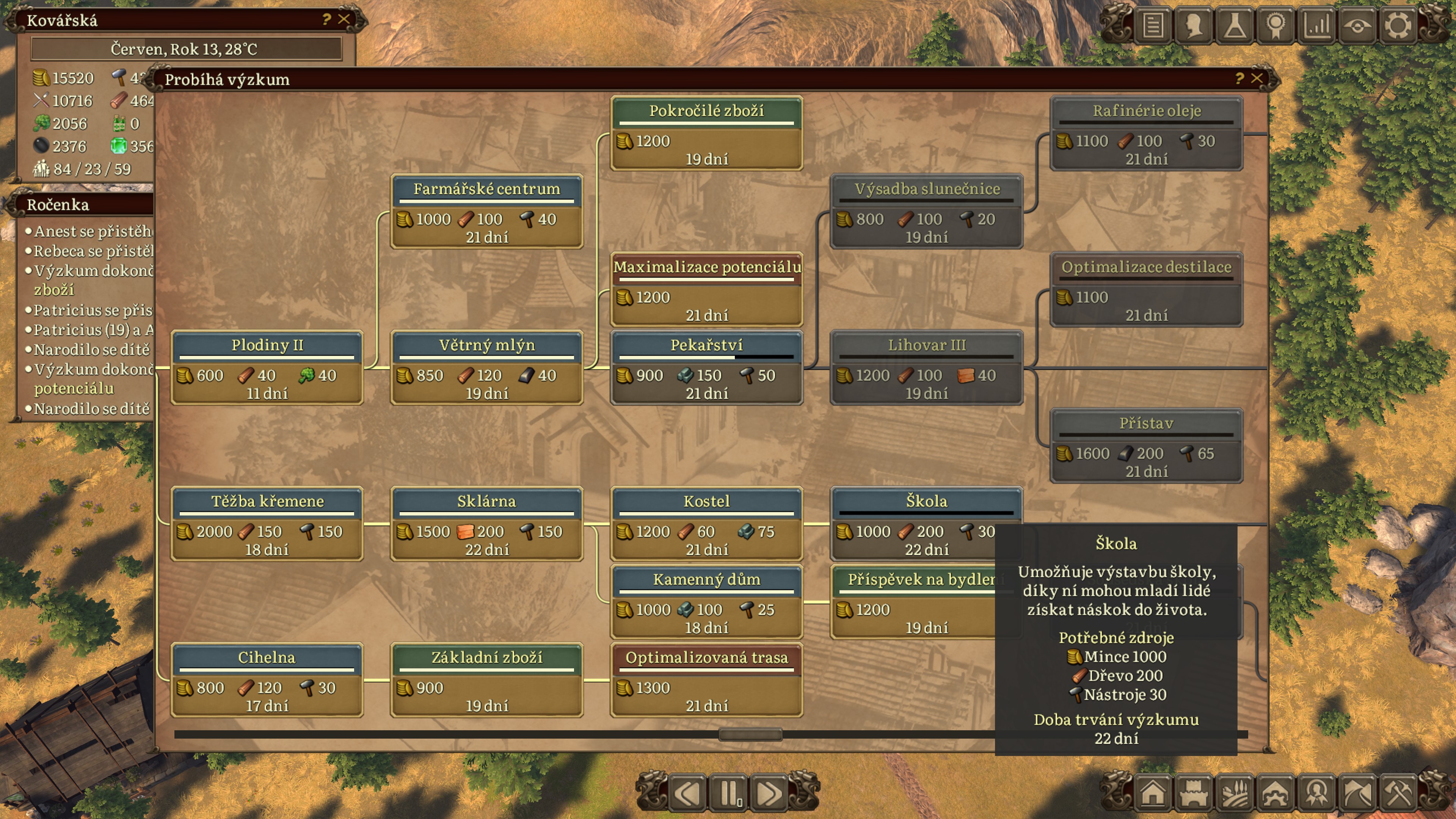Close the Kovářská town panel

pos(344,19)
